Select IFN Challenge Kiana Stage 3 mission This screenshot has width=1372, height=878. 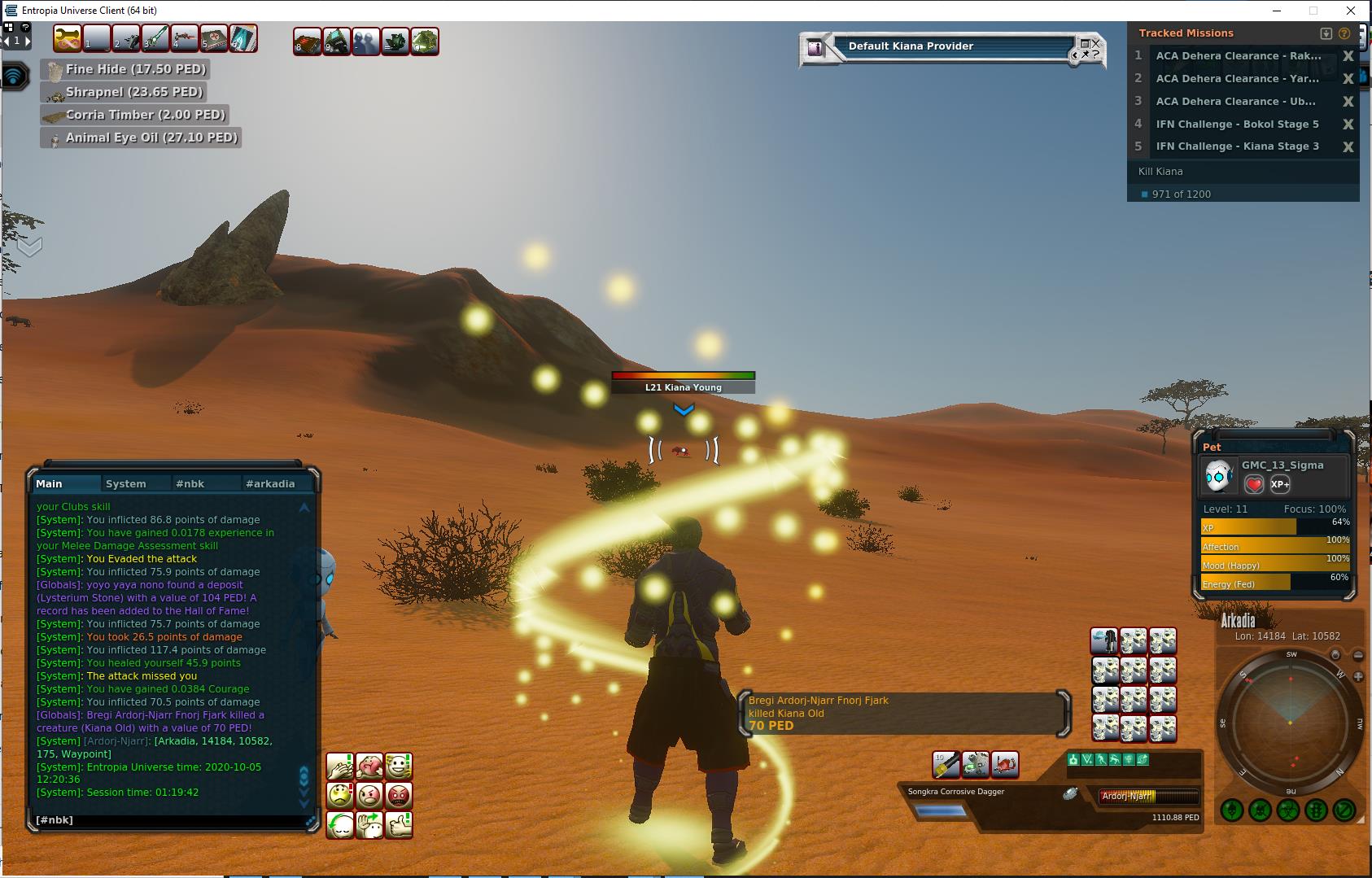pyautogui.click(x=1237, y=146)
